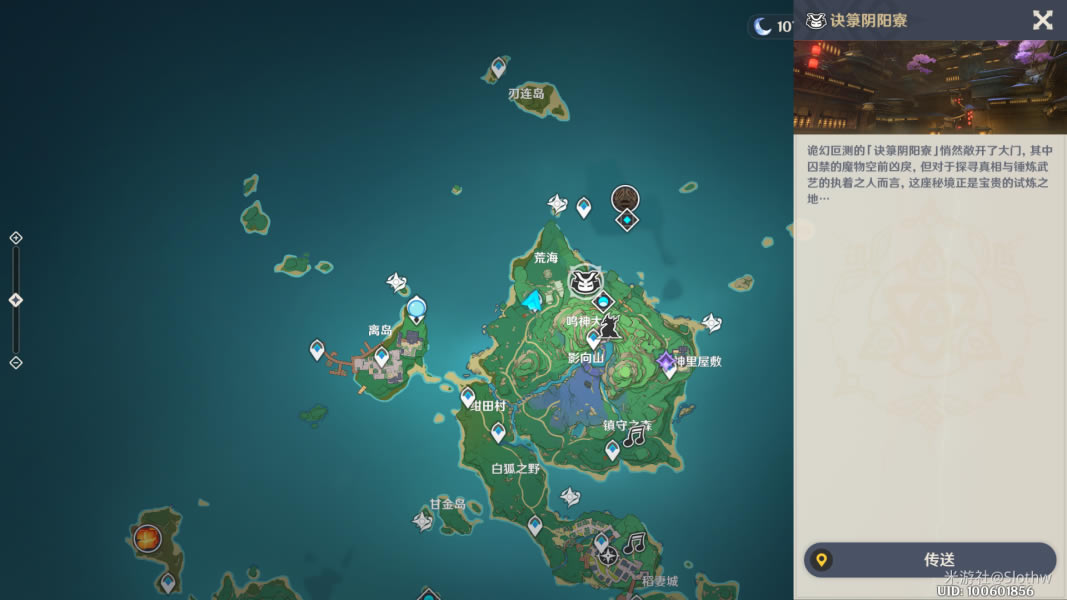Select the bright cyan crystal marker near 荒海
Viewport: 1067px width, 600px height.
(533, 300)
